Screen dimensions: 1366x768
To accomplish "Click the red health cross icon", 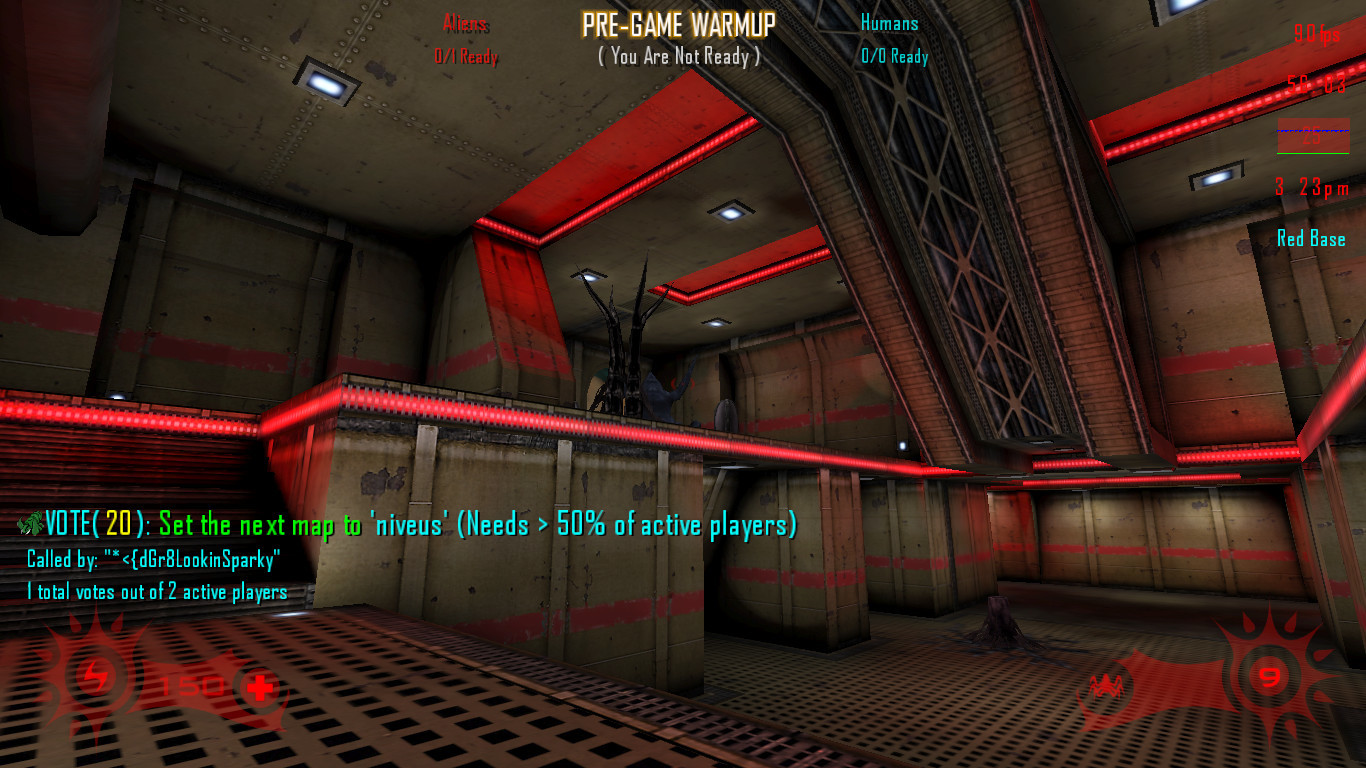I will [x=260, y=688].
